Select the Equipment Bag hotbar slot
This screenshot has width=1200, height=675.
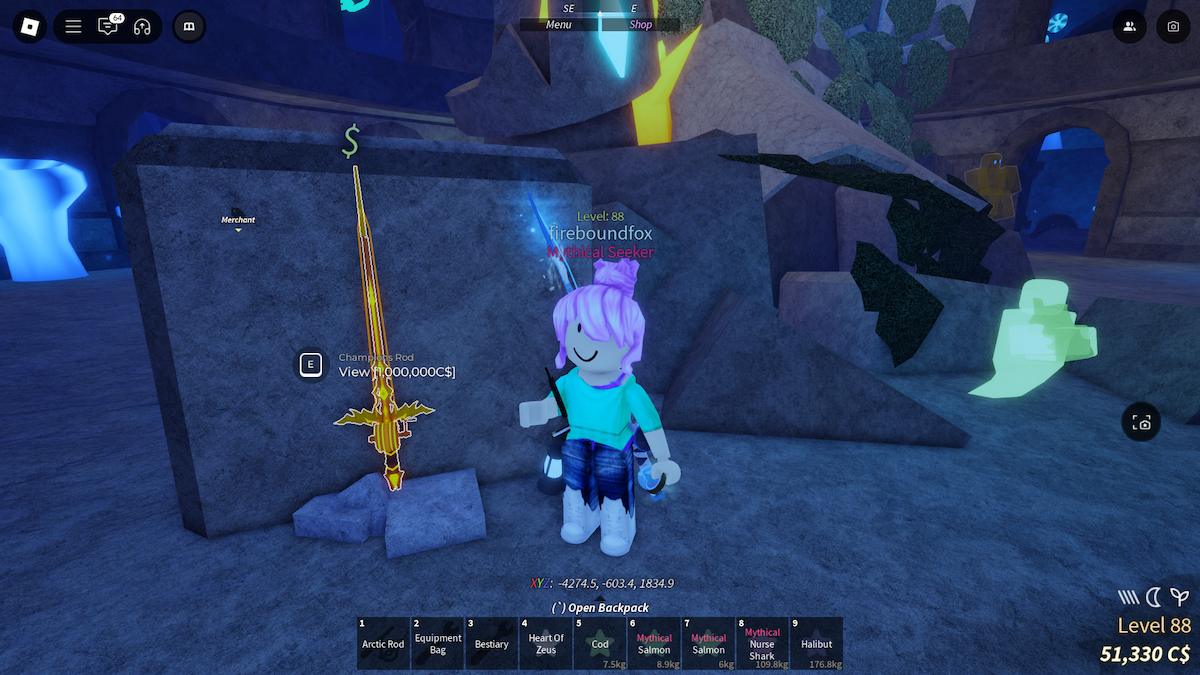[x=438, y=644]
